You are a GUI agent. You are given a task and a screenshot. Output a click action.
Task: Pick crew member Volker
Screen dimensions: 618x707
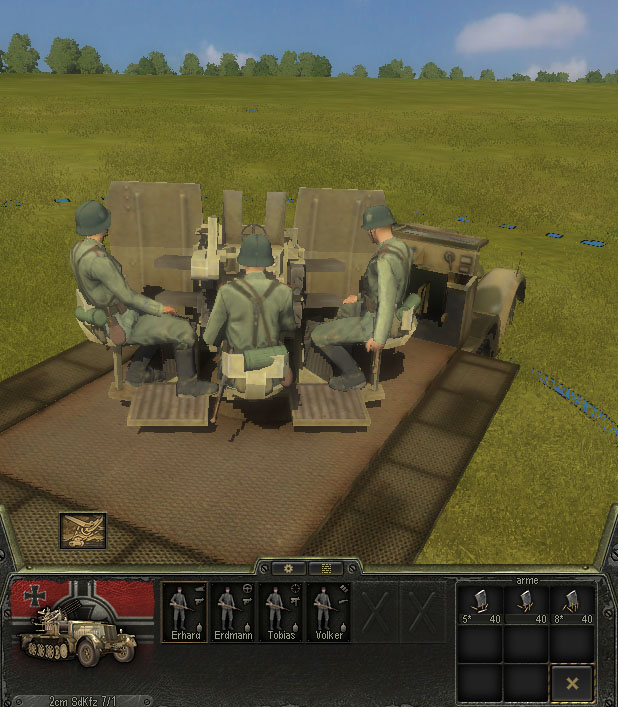[x=329, y=611]
